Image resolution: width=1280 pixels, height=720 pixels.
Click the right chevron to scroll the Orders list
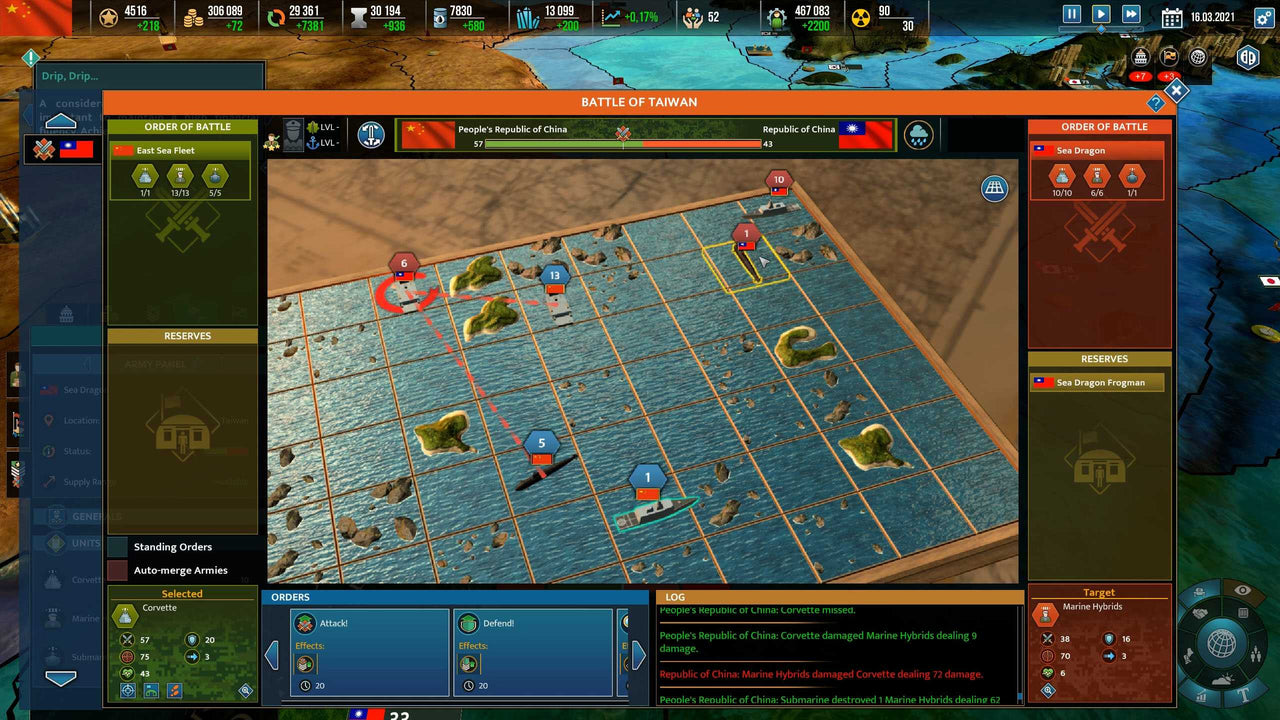[638, 654]
